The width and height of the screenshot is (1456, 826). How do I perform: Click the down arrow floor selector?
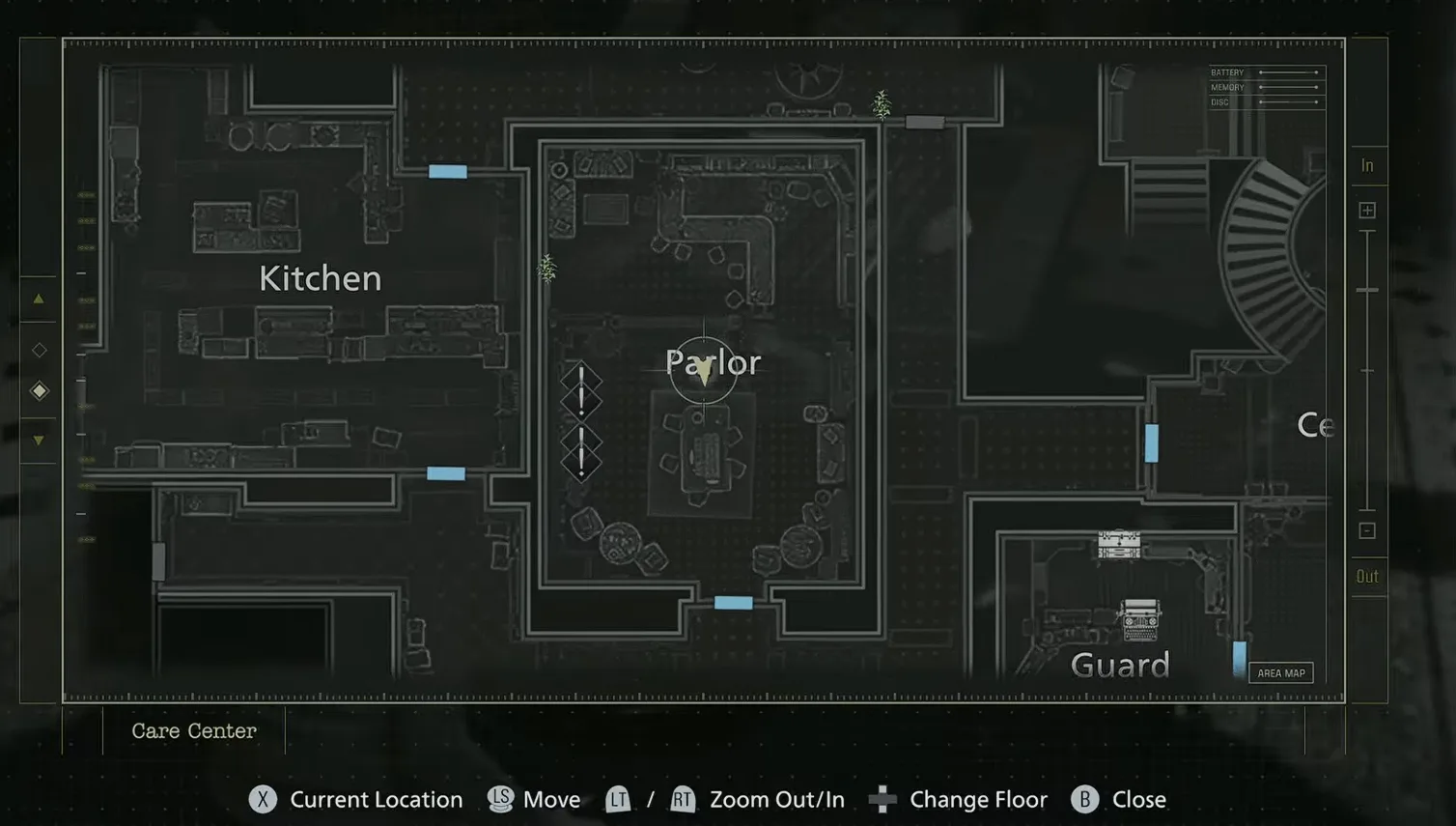coord(39,439)
